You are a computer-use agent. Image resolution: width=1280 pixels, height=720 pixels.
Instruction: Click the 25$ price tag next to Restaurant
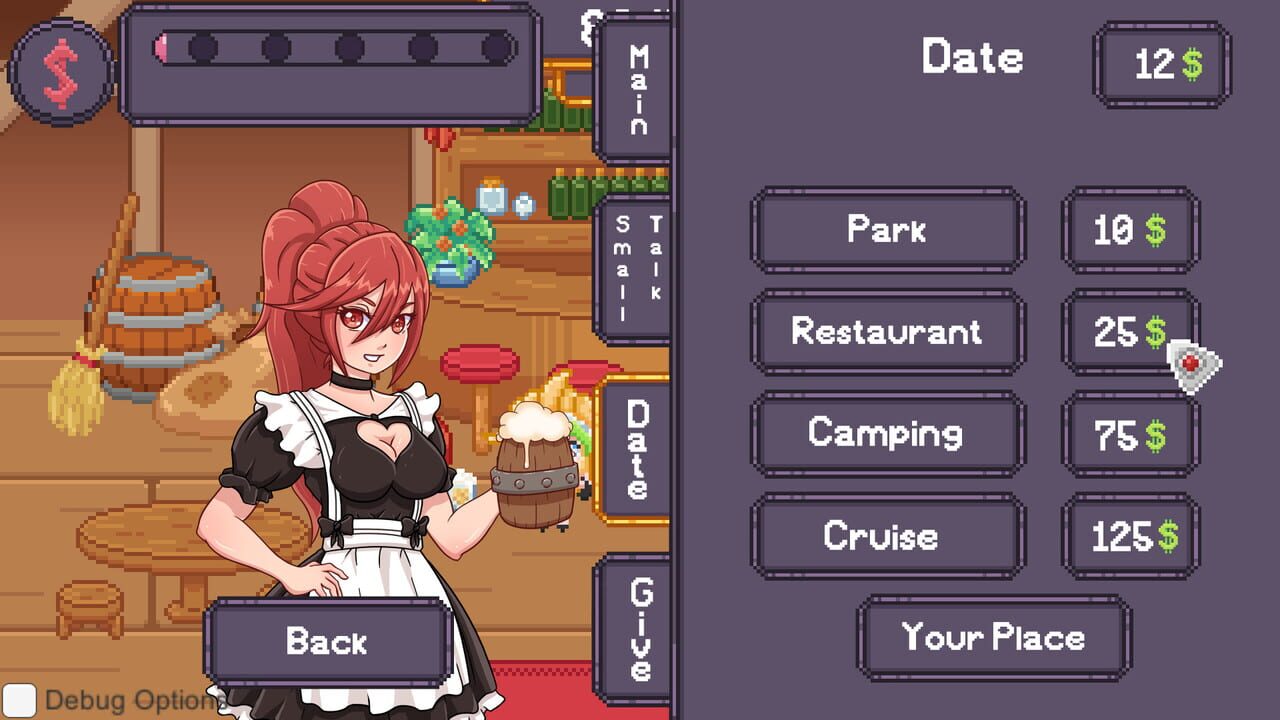point(1129,332)
